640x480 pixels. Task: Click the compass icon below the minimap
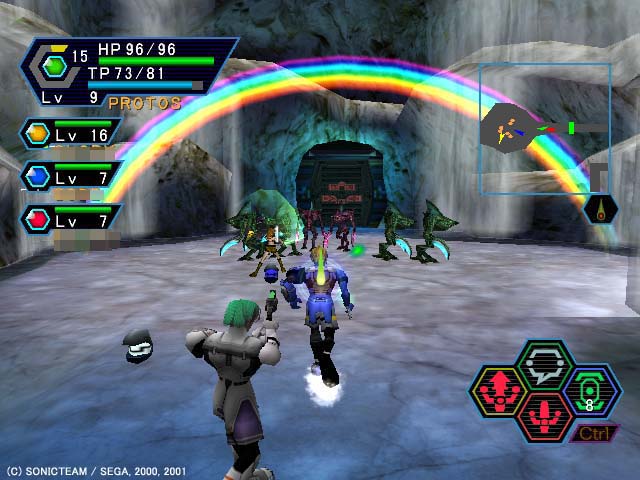[602, 209]
